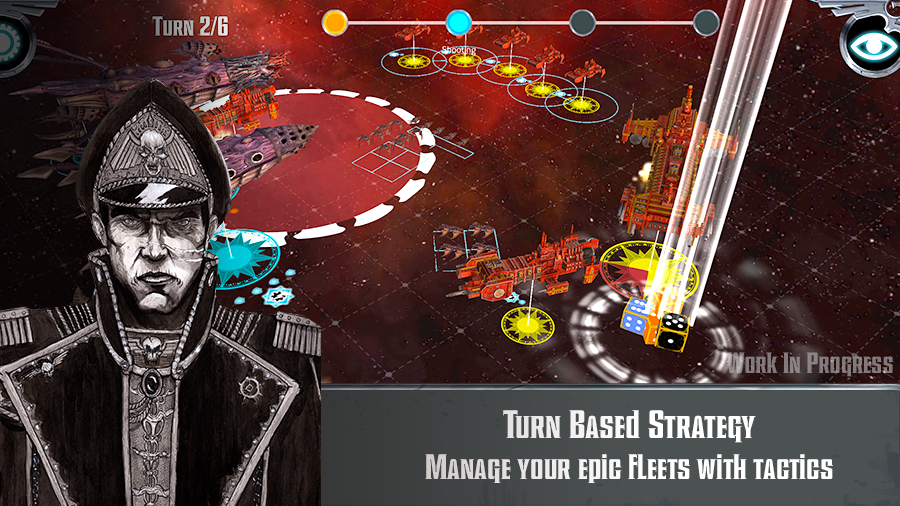900x506 pixels.
Task: Select the cyan Shooting phase node
Action: click(458, 21)
